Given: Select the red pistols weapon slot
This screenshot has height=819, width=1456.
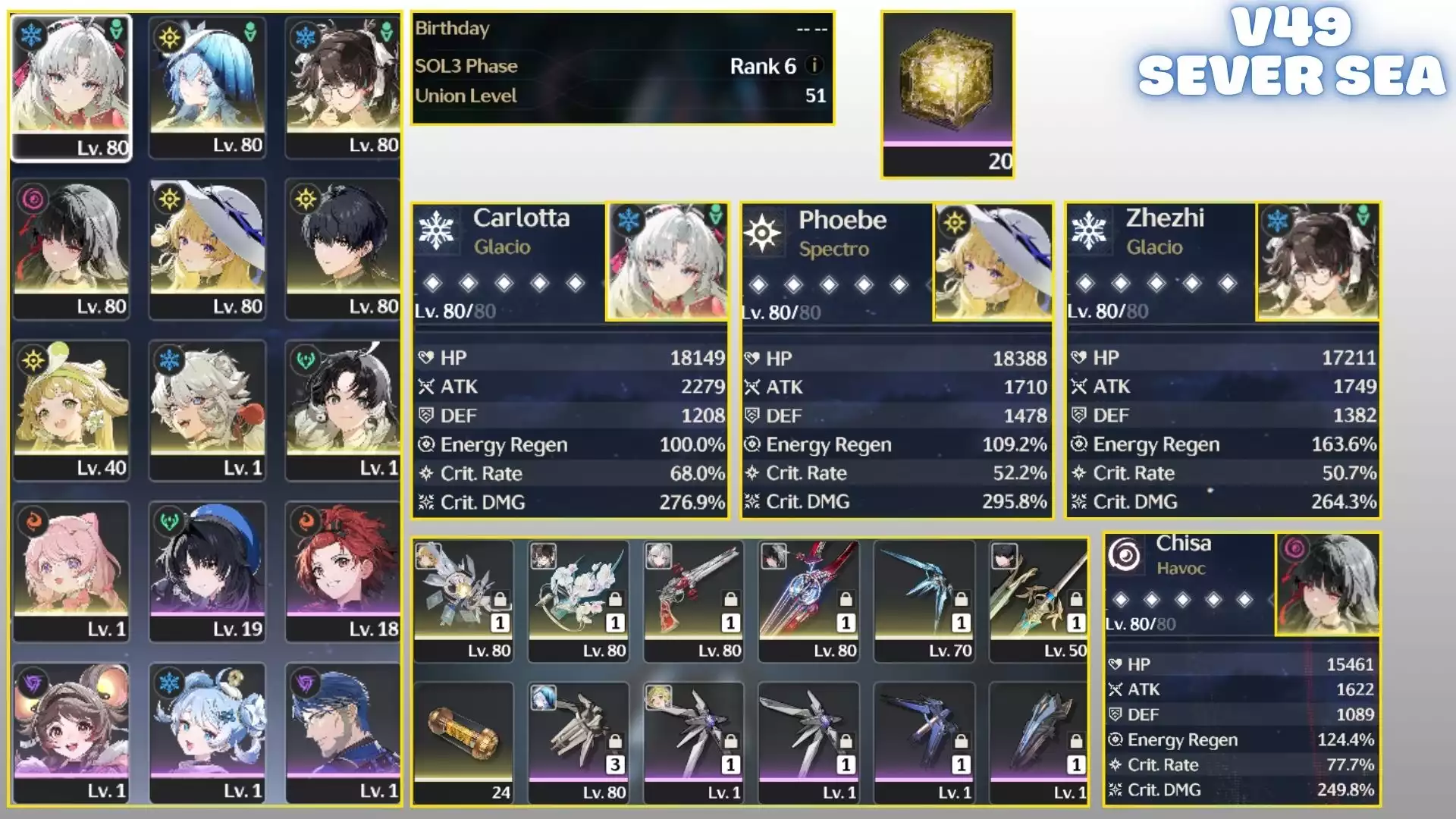Looking at the screenshot, I should [x=693, y=600].
